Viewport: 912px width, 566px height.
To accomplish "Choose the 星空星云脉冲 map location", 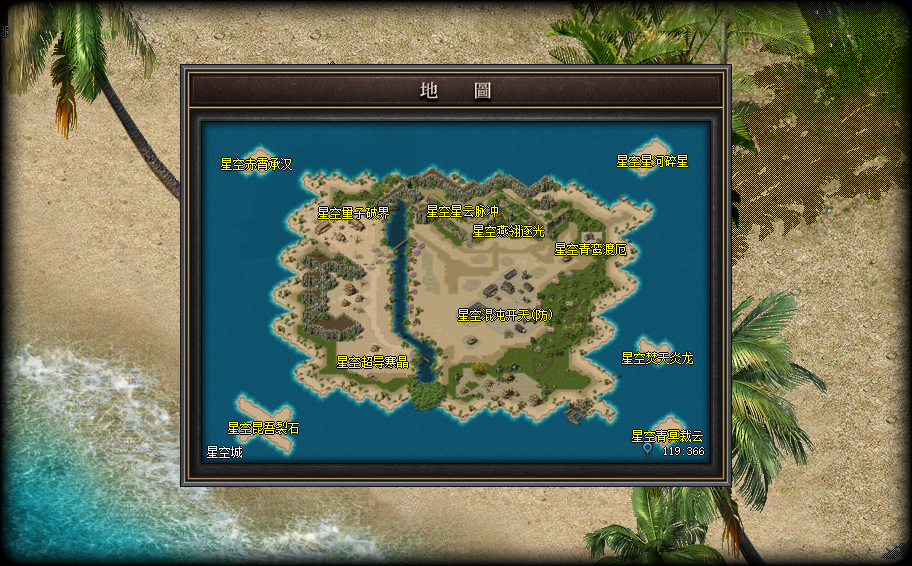I will click(x=462, y=212).
